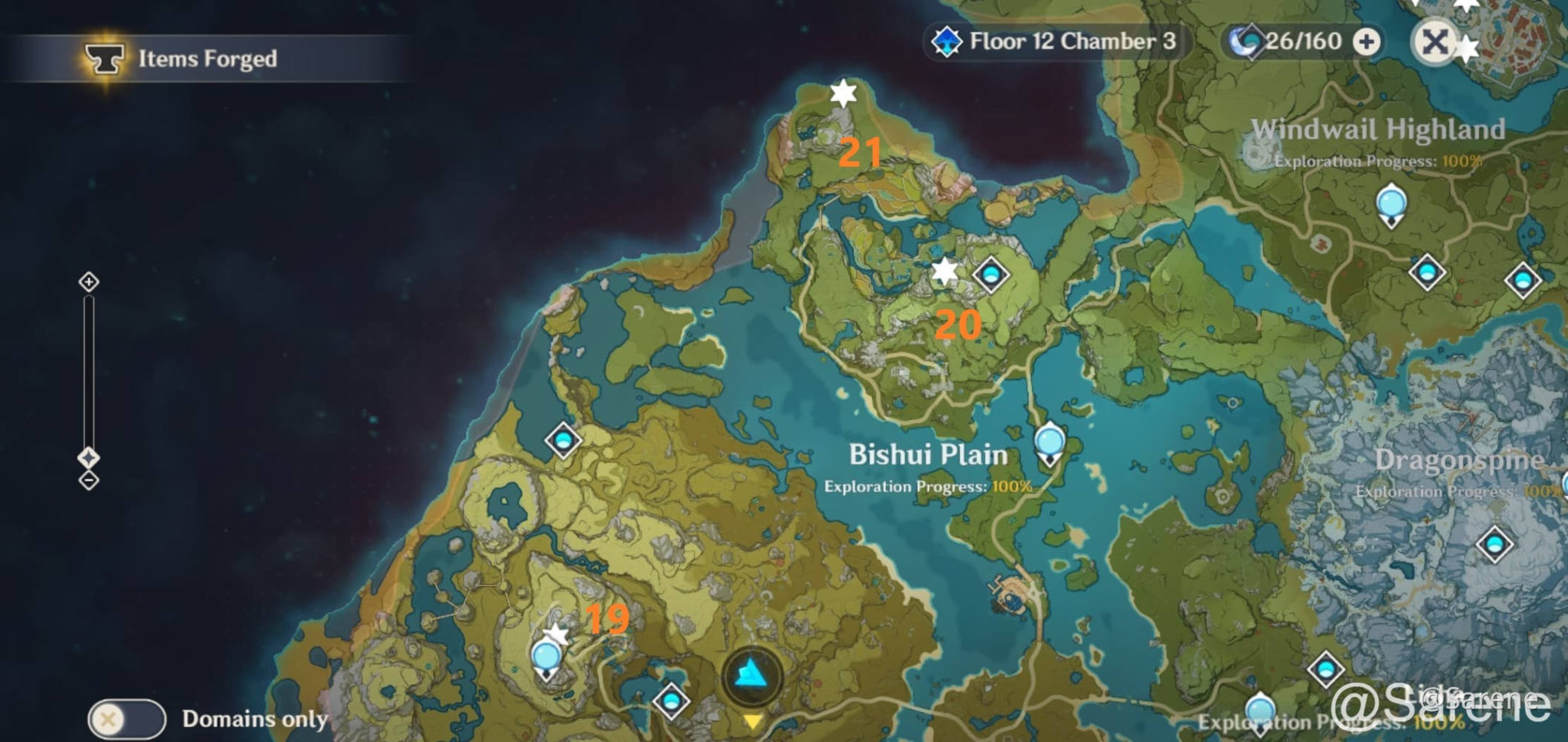
Task: Select the Floor 12 Chamber 3 tracker
Action: tap(1057, 42)
